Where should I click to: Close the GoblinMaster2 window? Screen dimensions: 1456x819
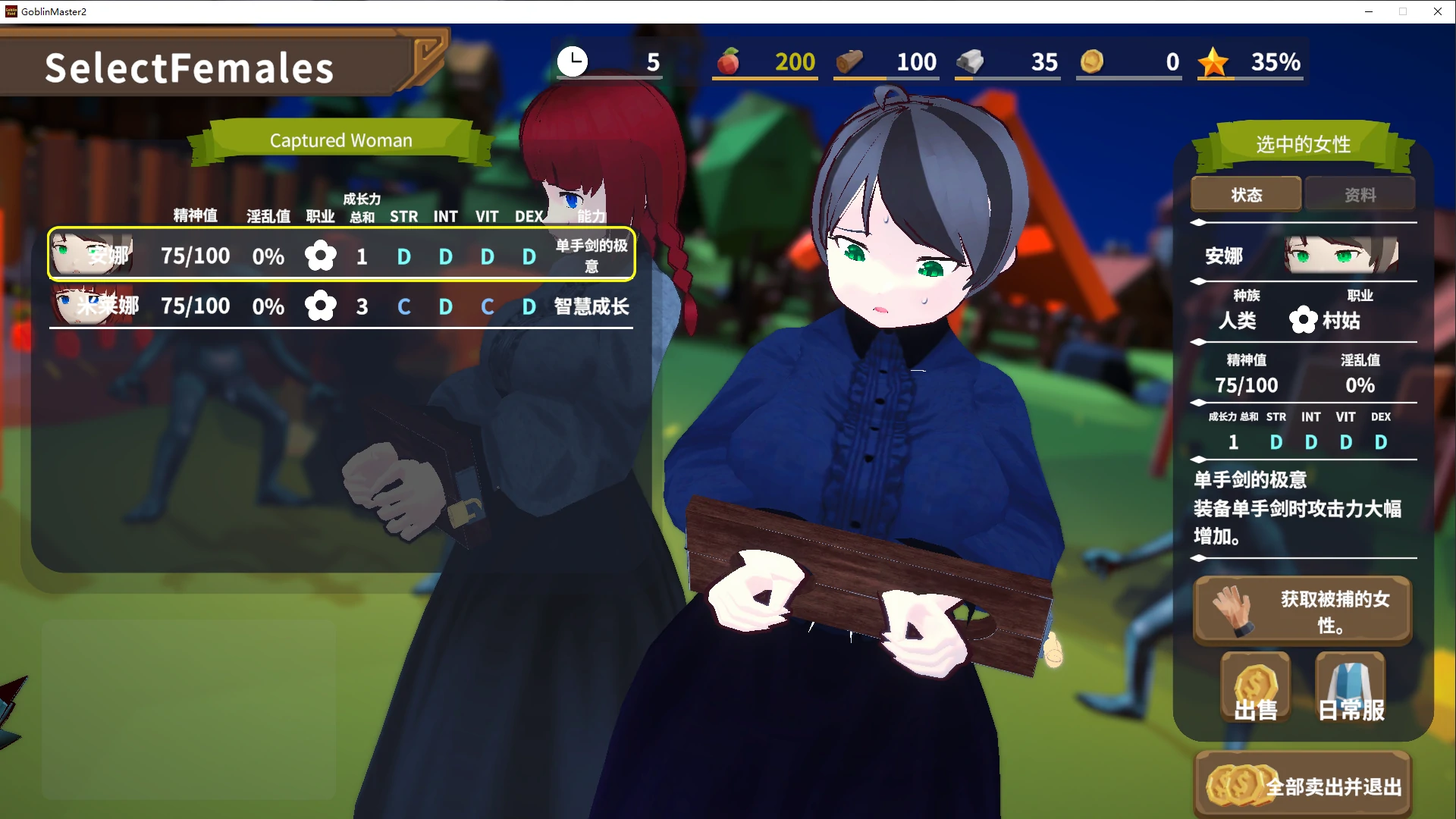pos(1437,11)
